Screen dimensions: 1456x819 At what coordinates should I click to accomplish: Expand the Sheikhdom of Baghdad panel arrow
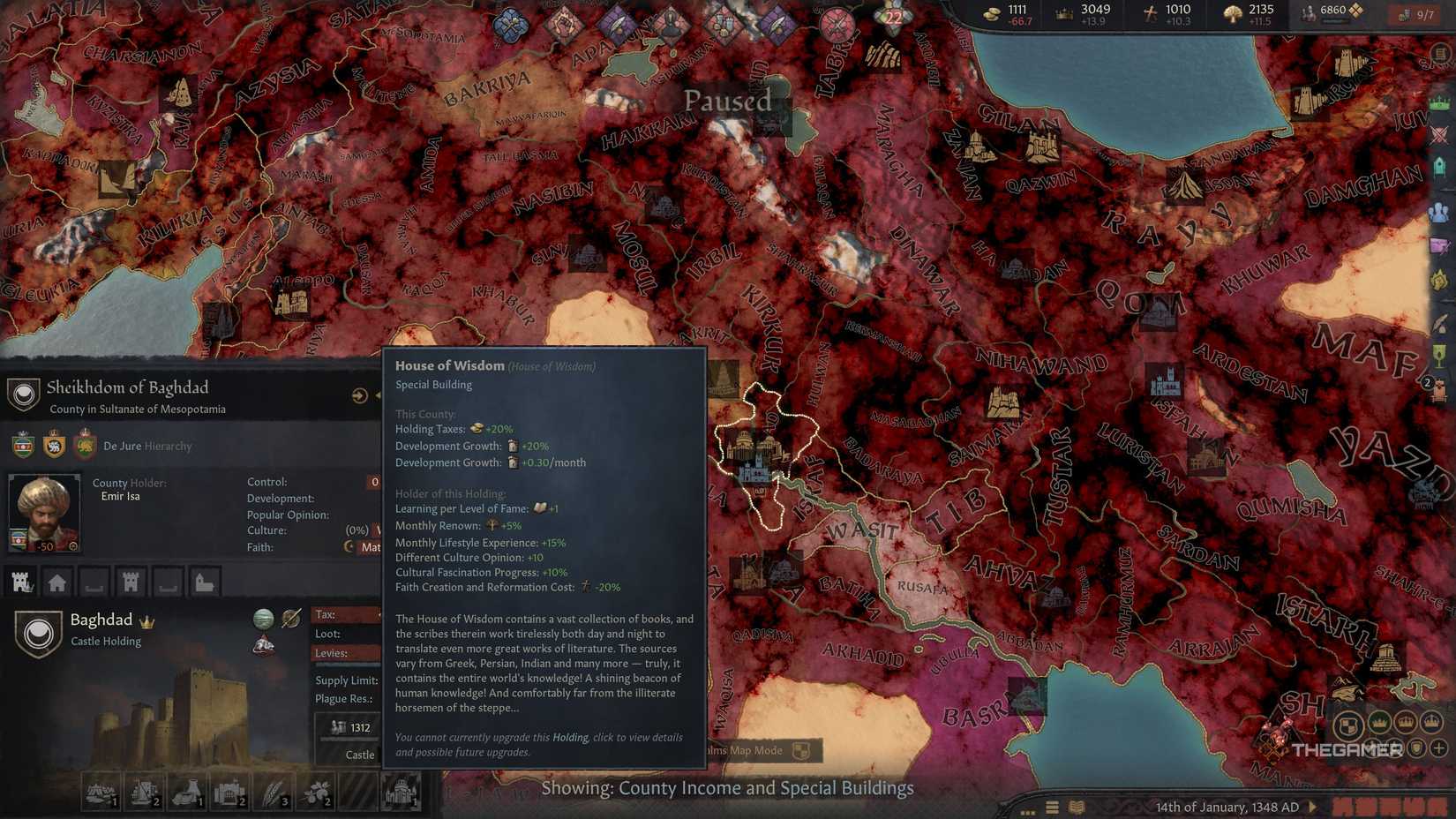point(359,395)
